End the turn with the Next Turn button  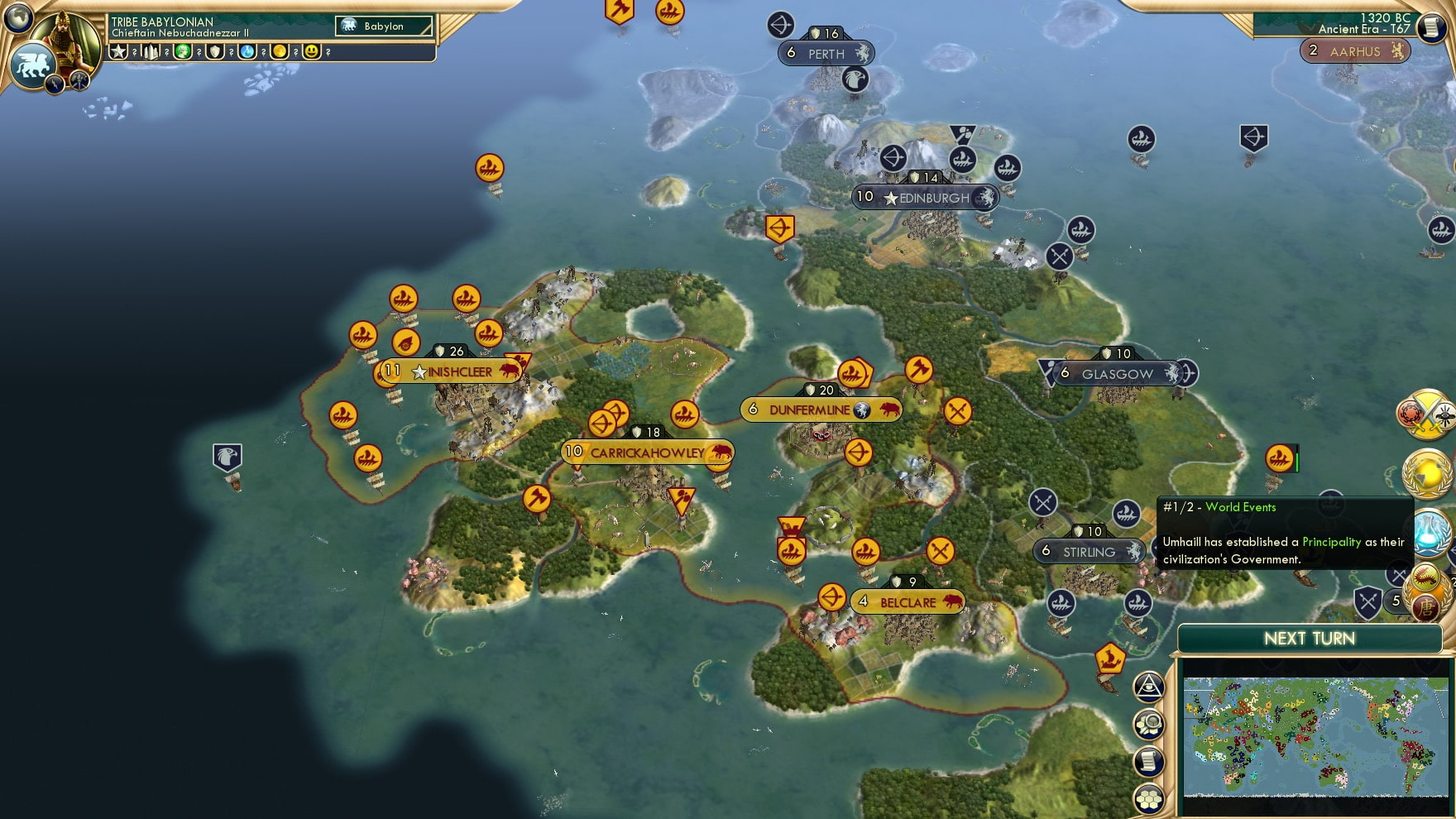pos(1308,639)
